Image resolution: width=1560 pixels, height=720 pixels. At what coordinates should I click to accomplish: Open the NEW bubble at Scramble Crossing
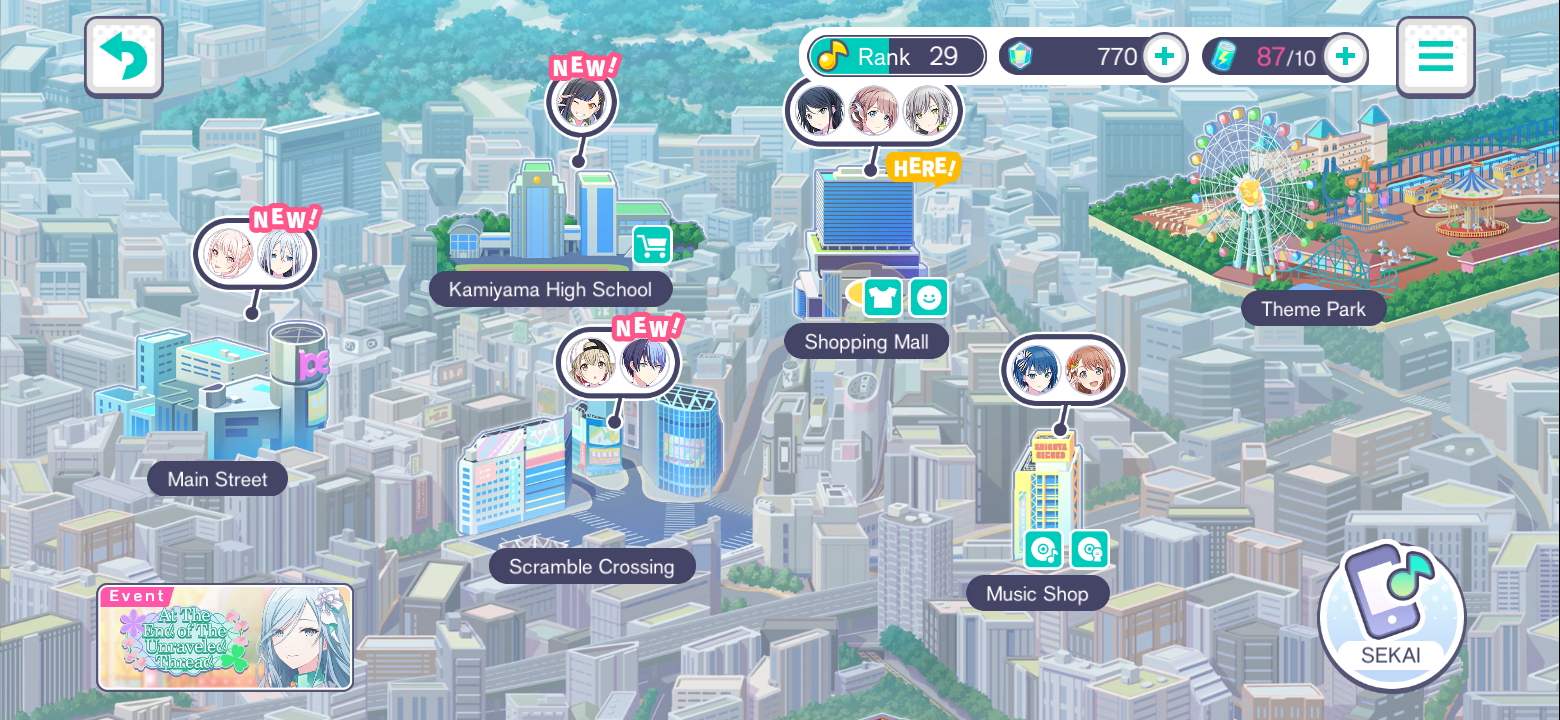point(617,362)
